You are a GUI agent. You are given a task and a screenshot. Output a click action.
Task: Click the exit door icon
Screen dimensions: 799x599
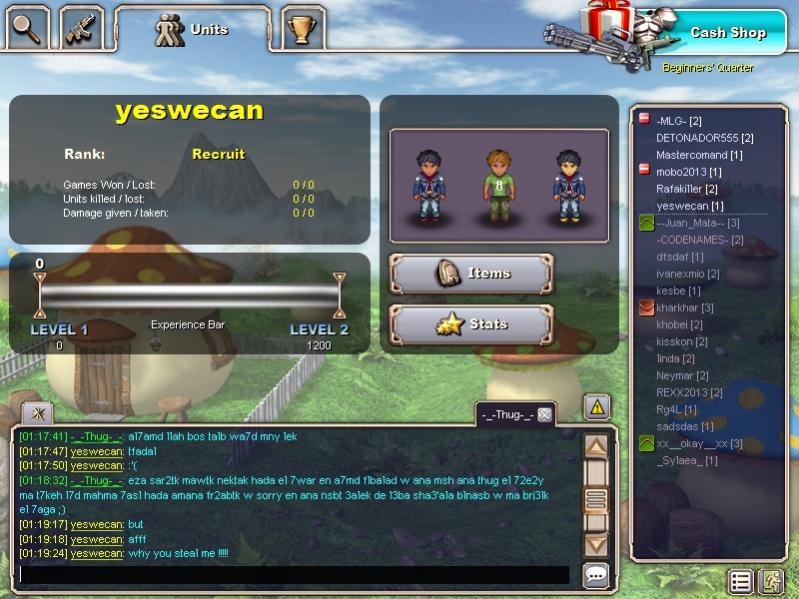coord(771,581)
